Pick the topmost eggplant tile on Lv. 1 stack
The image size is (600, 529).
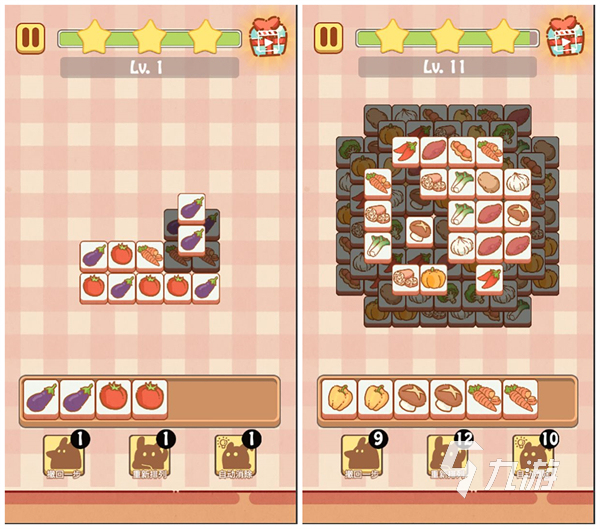pos(191,209)
